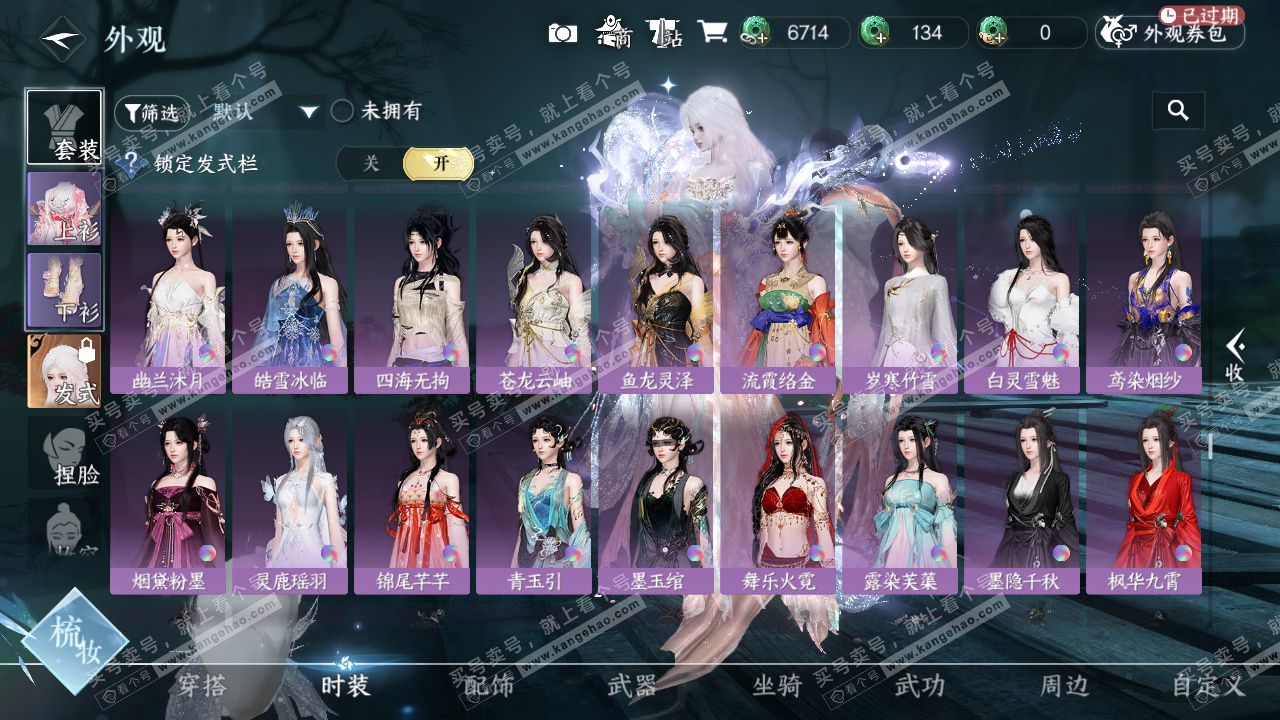Select the 发式 hairstyle category
Viewport: 1280px width, 720px height.
click(64, 371)
